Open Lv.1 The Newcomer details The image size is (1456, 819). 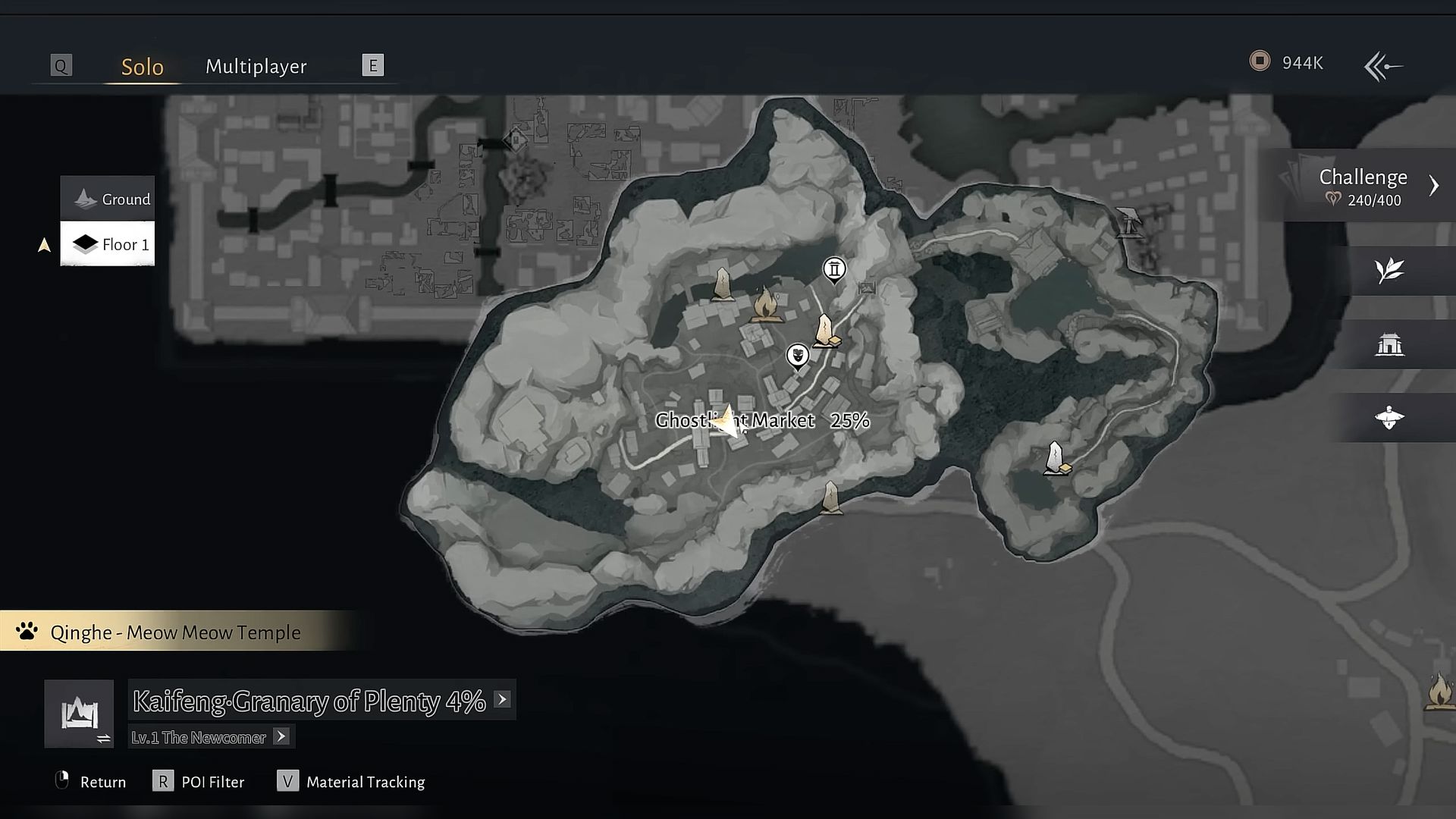(x=281, y=736)
